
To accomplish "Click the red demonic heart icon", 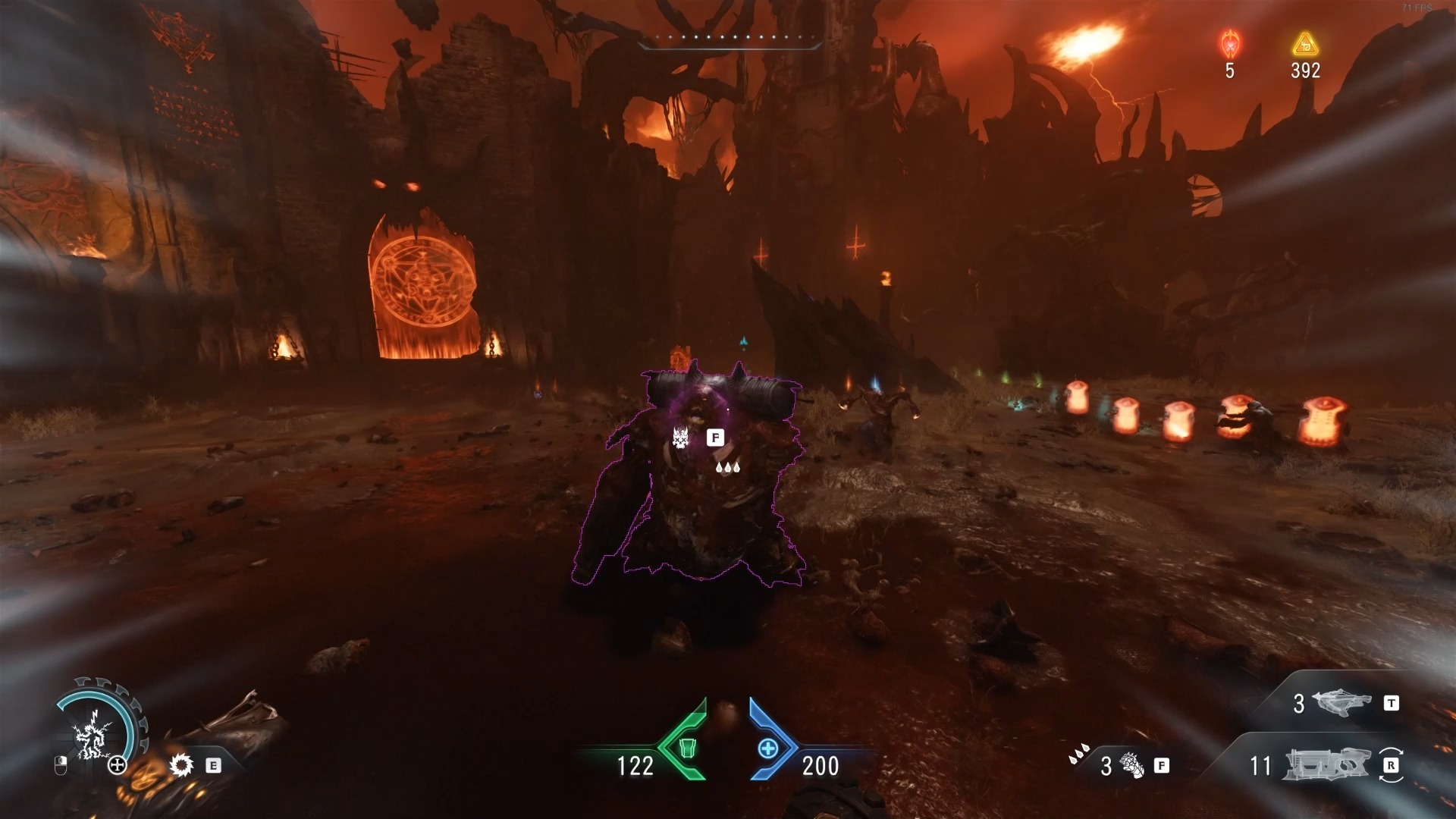I will 1229,45.
